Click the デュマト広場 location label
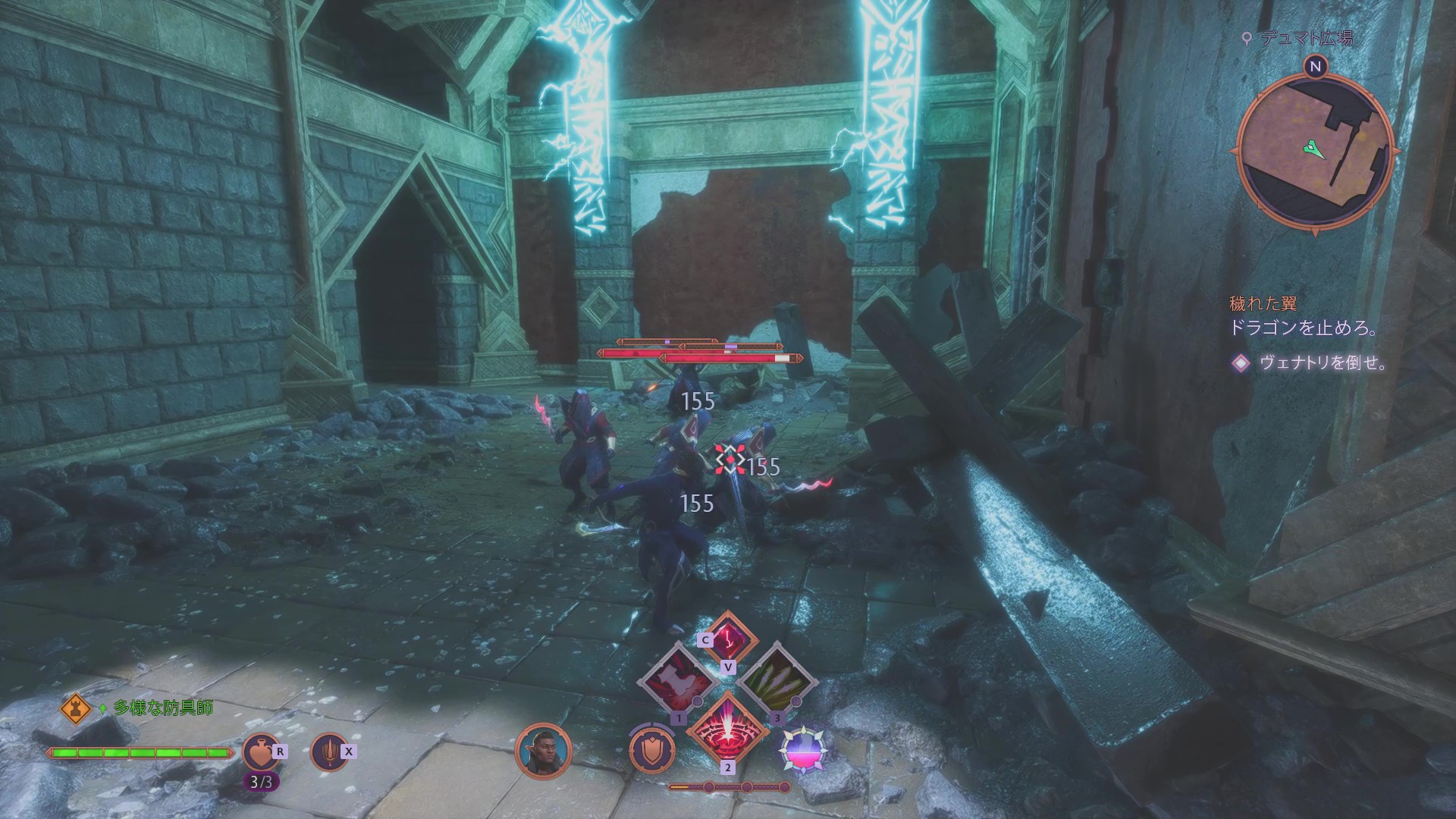The width and height of the screenshot is (1456, 819). click(1306, 38)
